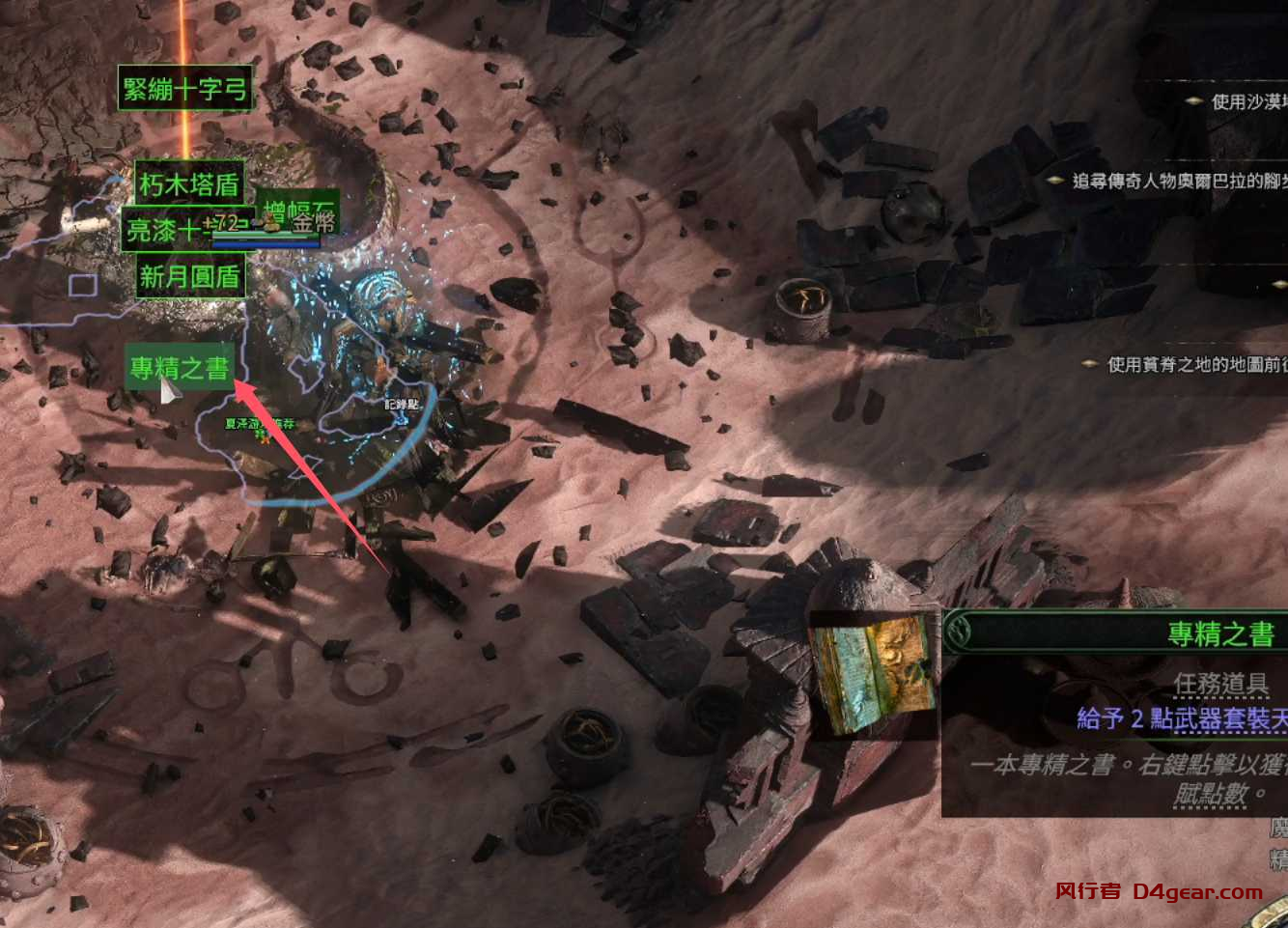
Task: Select the 緊繃十字弓 item label
Action: (185, 89)
